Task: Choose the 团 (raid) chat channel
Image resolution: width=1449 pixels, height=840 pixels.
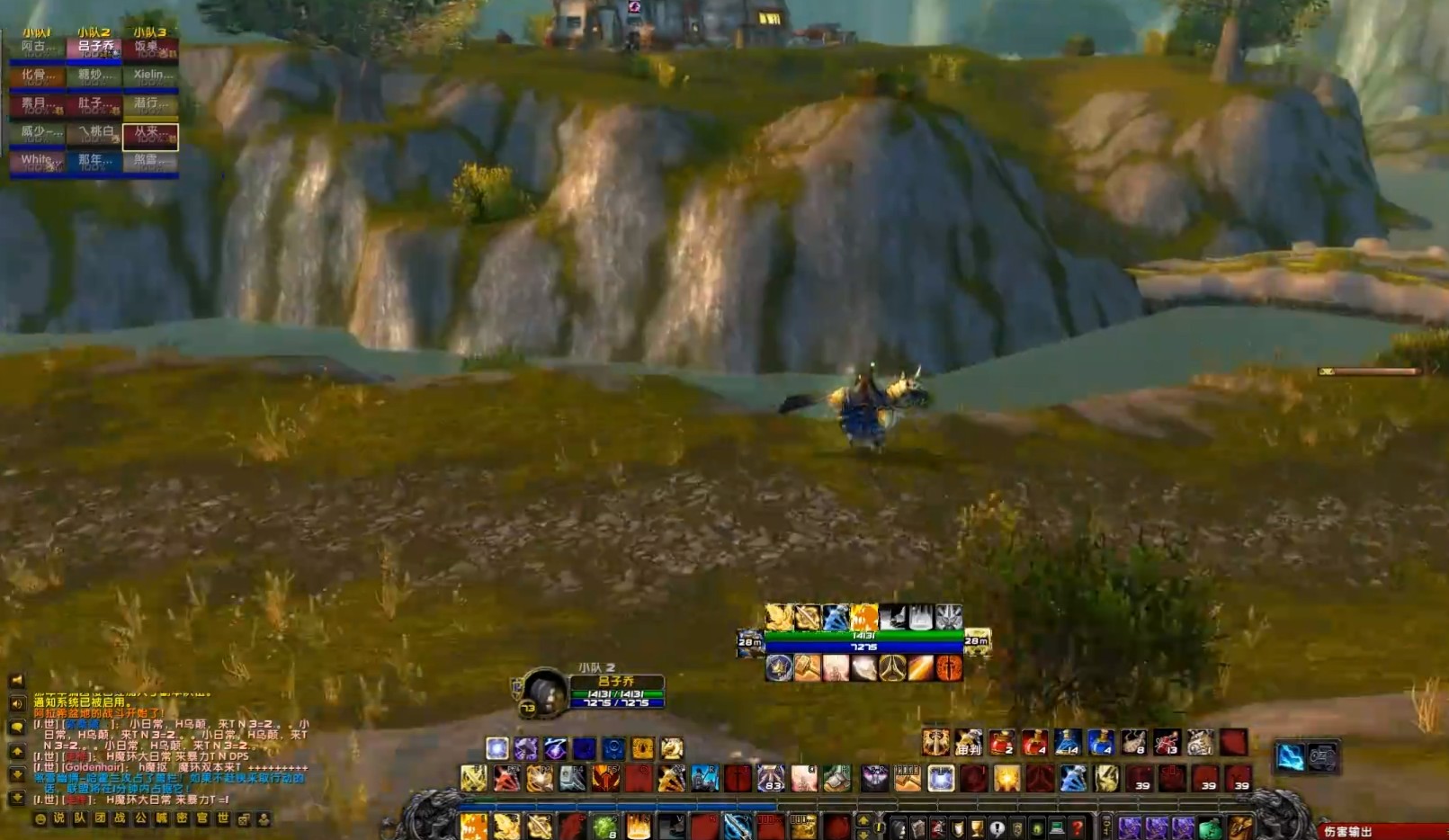Action: tap(100, 818)
